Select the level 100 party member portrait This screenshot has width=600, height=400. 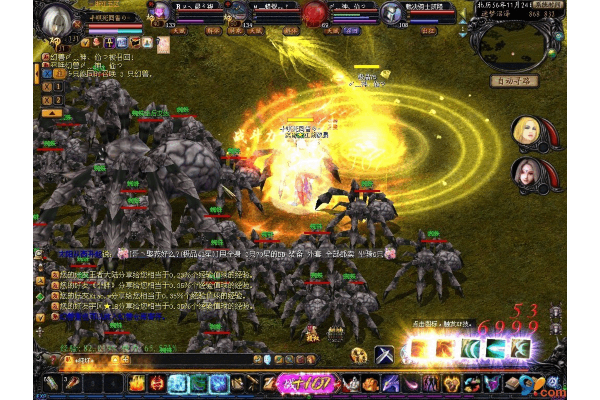click(x=392, y=15)
